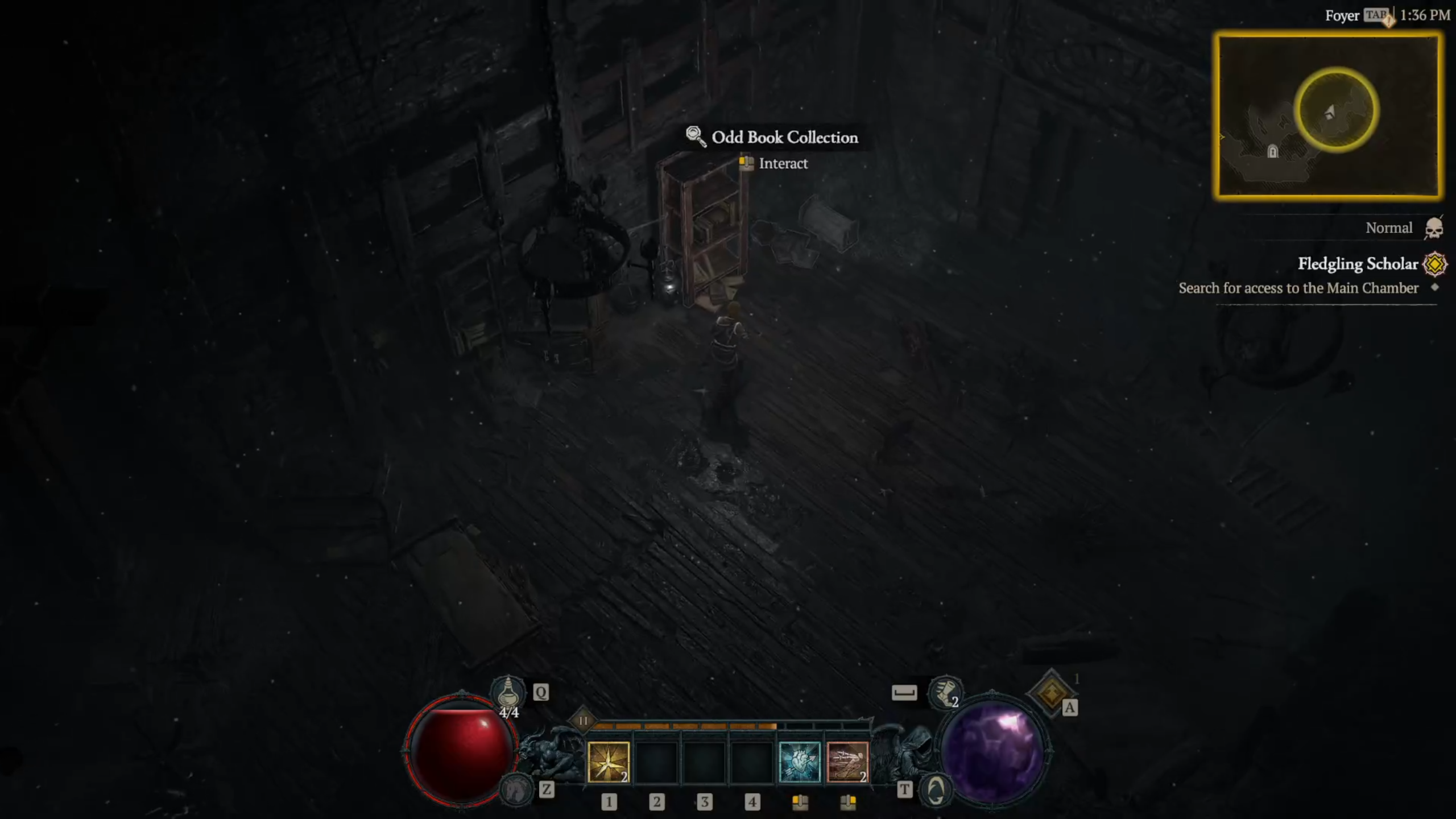Screen dimensions: 1456x819
Task: Open the Fledgling Scholar quest tracker
Action: pyautogui.click(x=1358, y=264)
